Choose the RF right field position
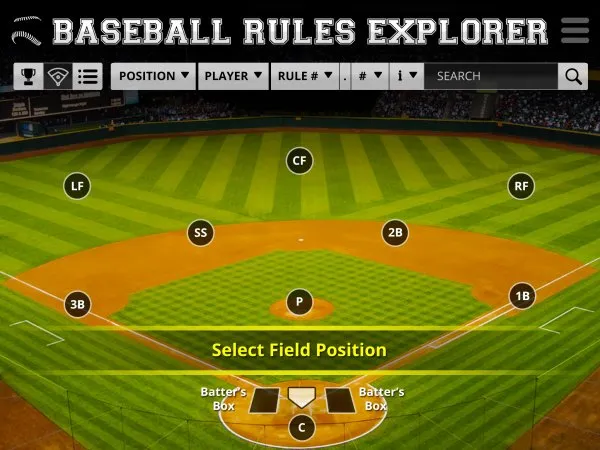This screenshot has height=450, width=600. click(x=521, y=185)
